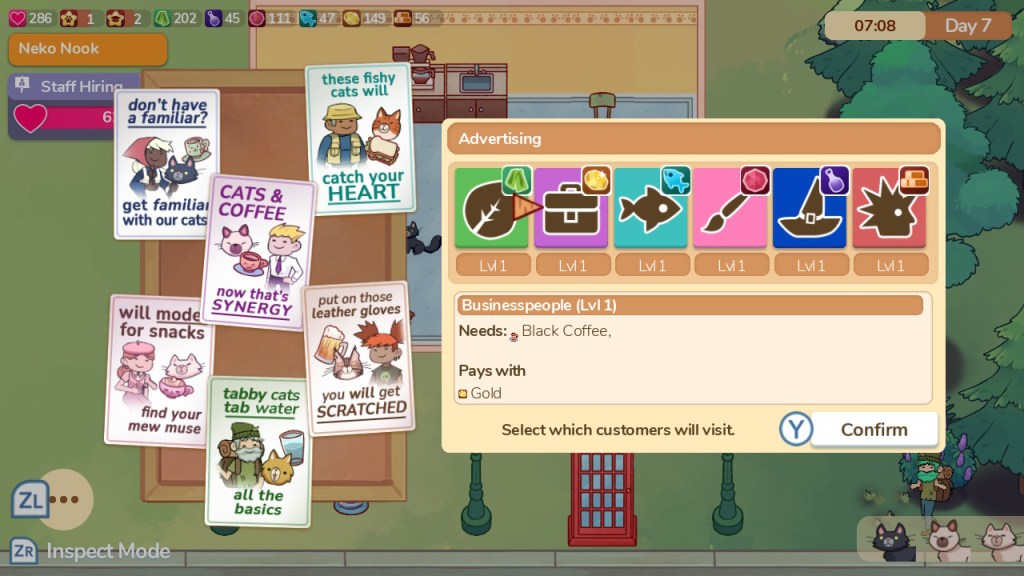This screenshot has height=576, width=1024.
Task: Choose the purple briefcase Businesspeople tile
Action: click(571, 209)
